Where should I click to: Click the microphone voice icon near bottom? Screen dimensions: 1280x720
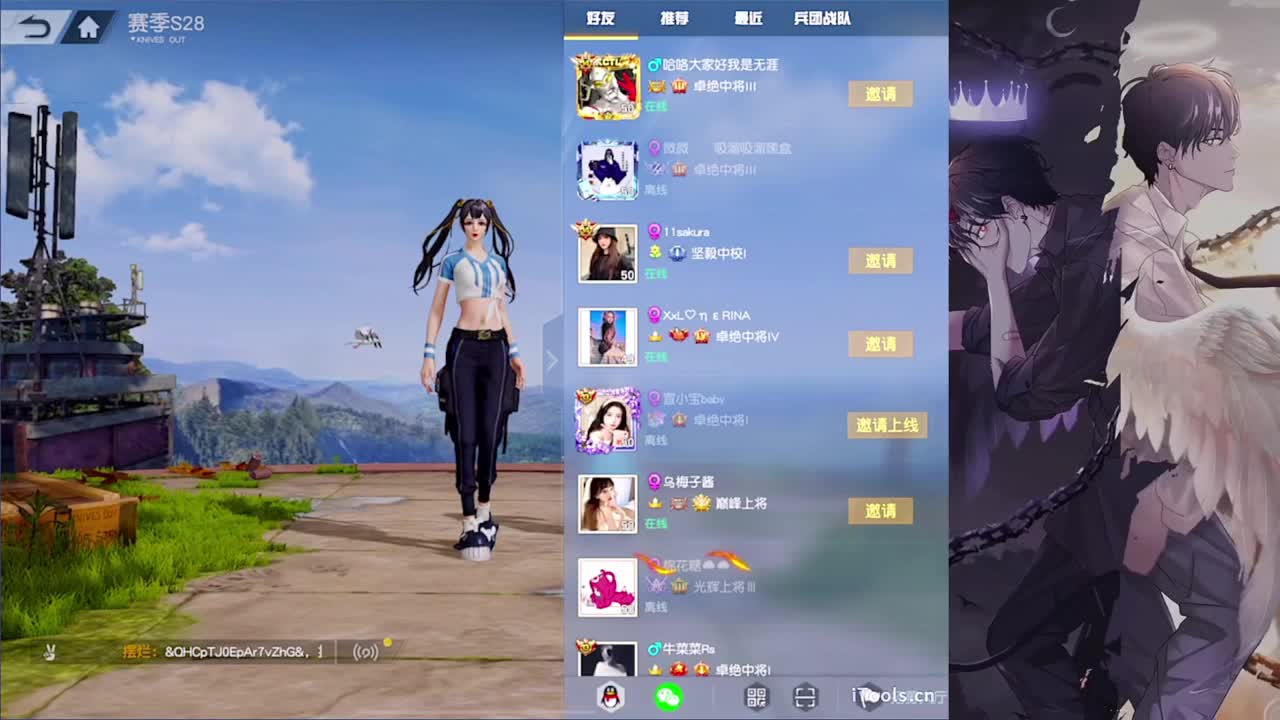(365, 650)
